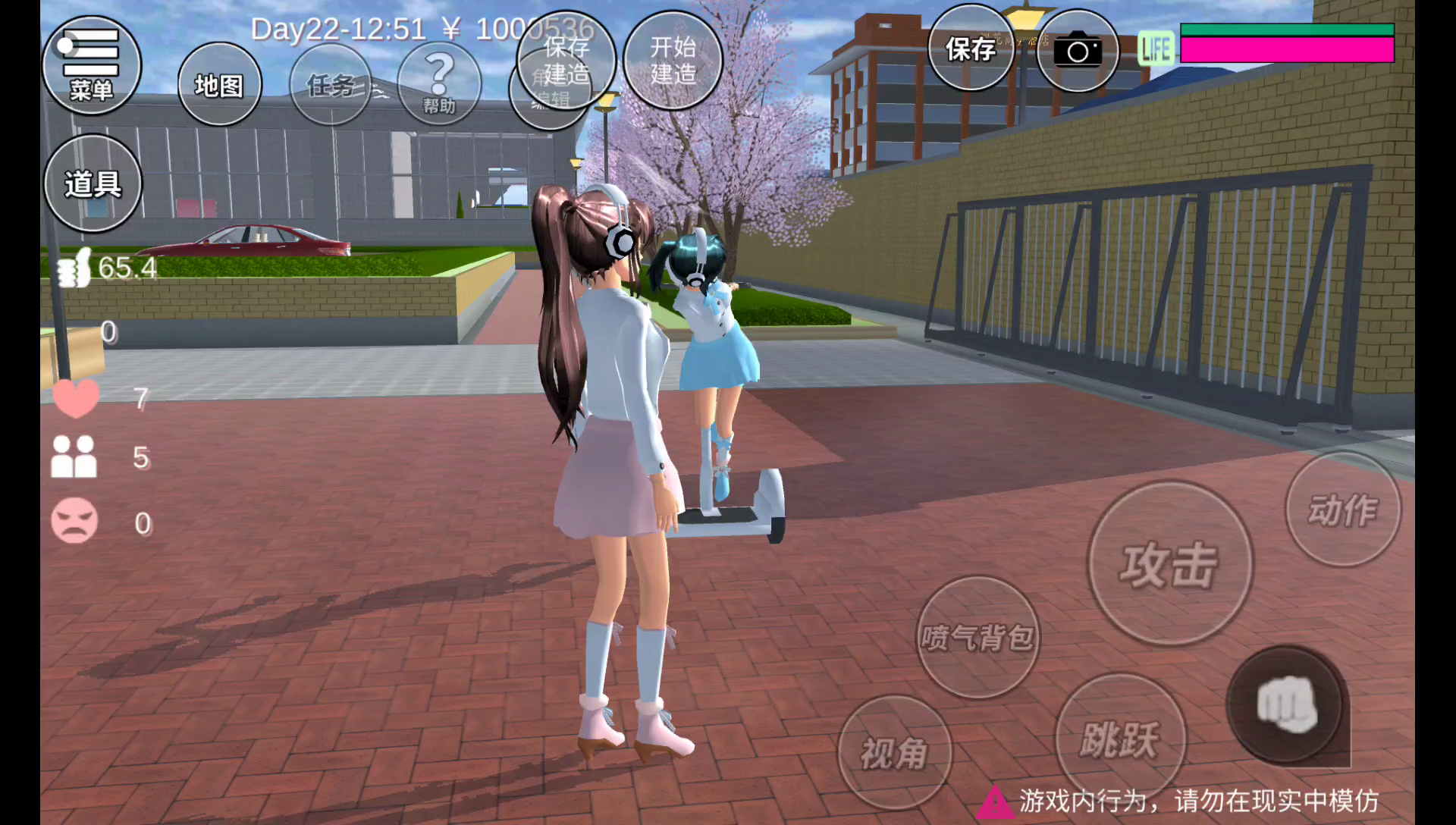The width and height of the screenshot is (1456, 825).
Task: Select the fist weapon icon
Action: click(1286, 705)
